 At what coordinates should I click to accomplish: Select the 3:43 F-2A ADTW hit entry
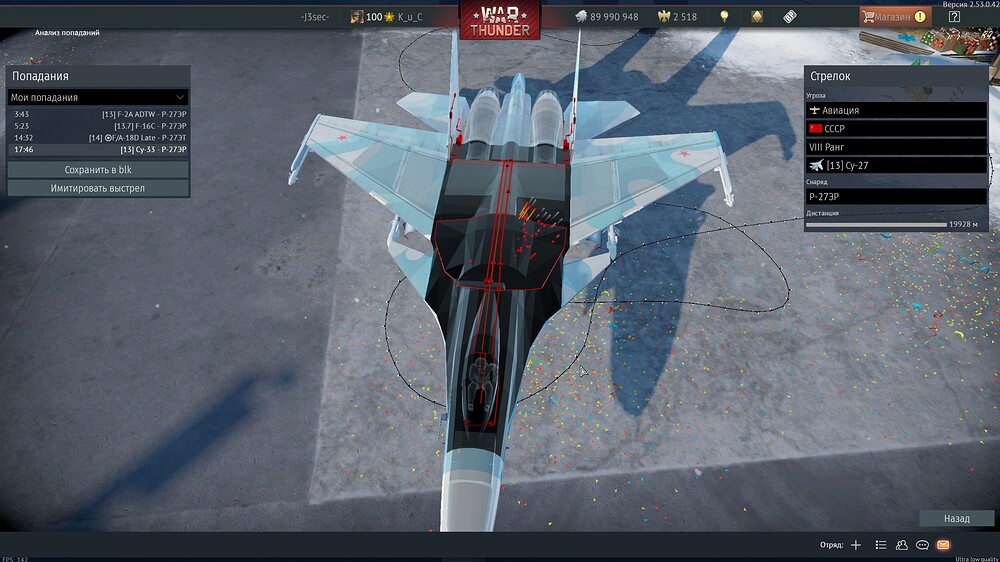coord(99,115)
